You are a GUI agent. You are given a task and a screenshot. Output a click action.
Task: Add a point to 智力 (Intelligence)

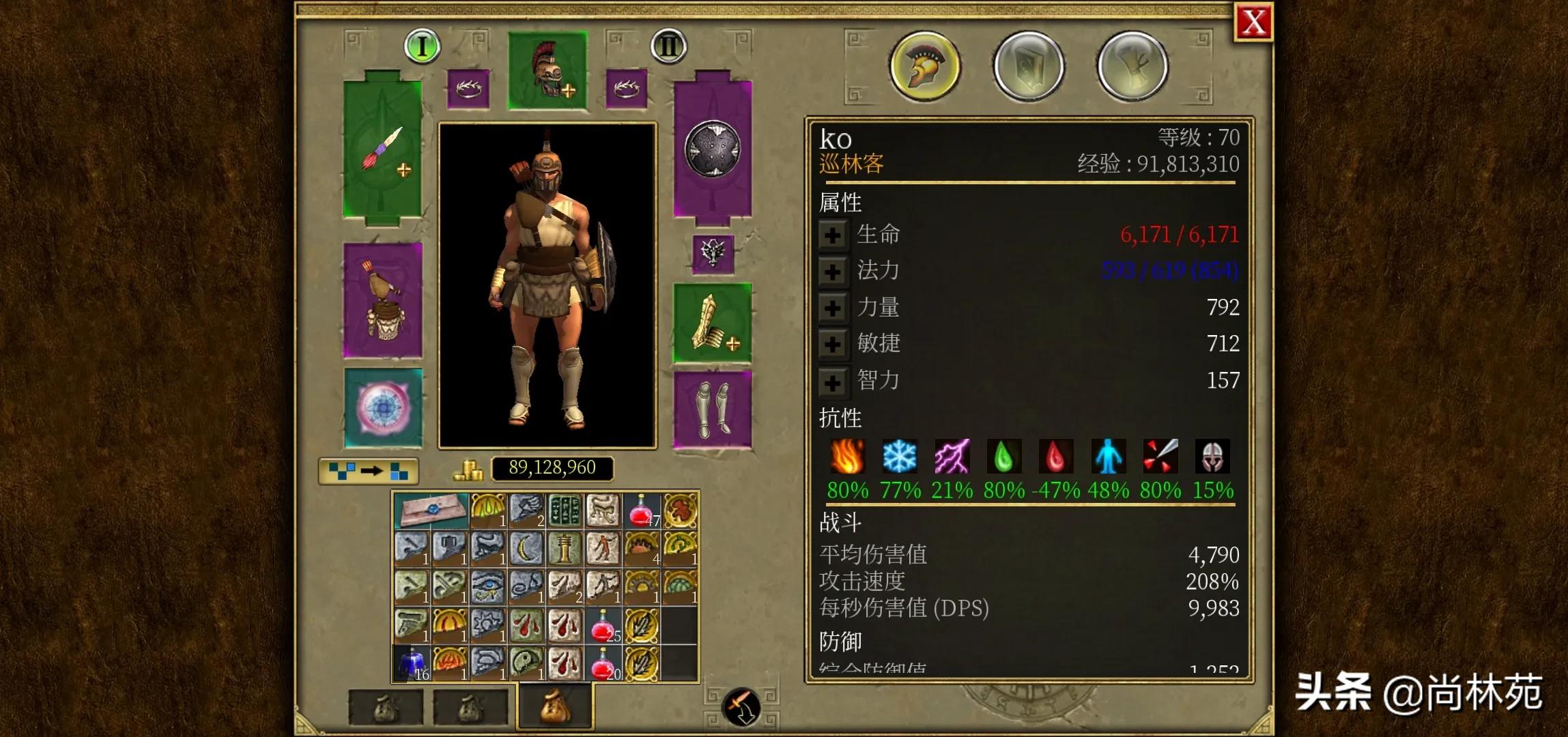[x=832, y=382]
